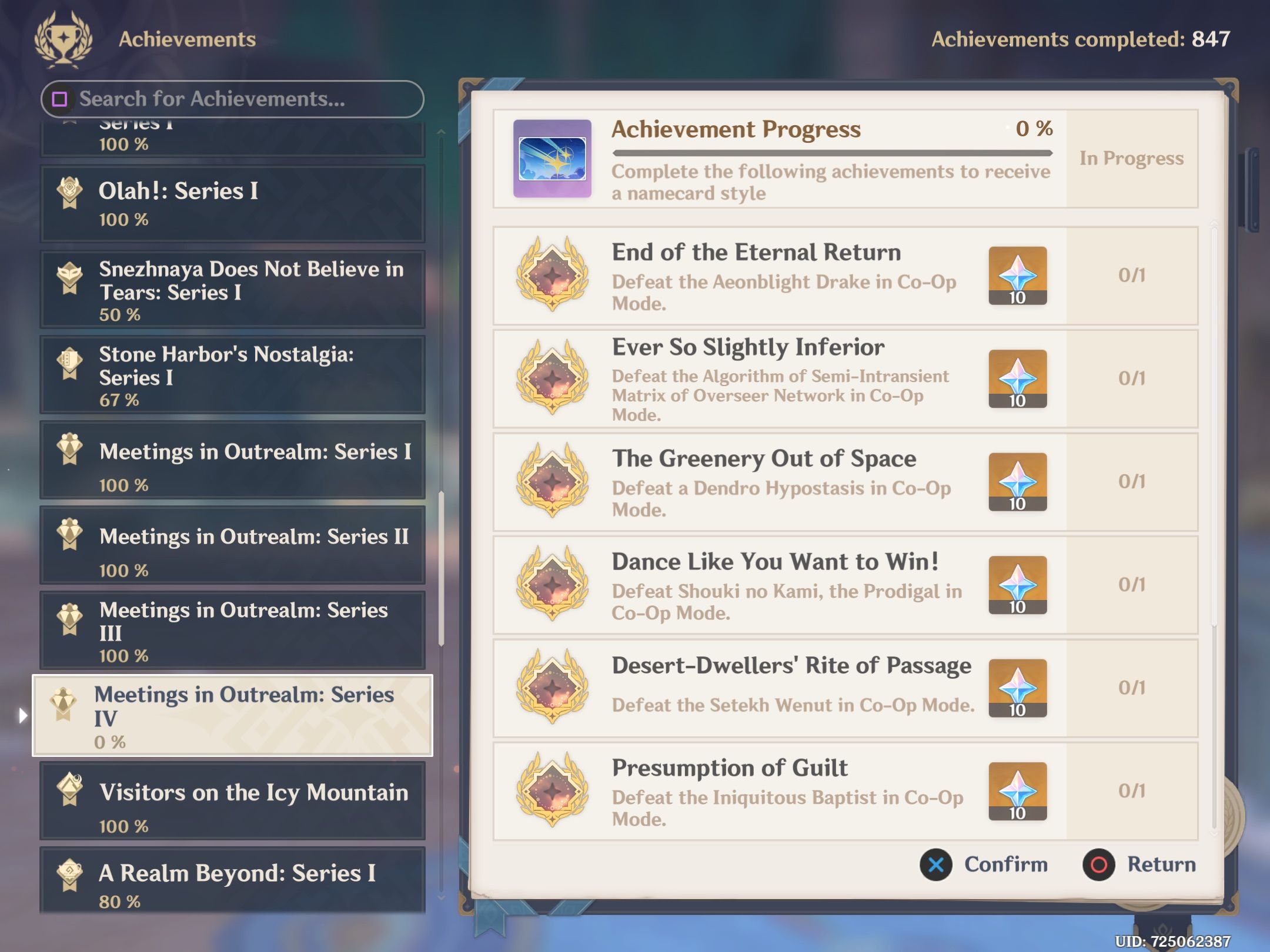Select the Meetings in Outrealm: Series II category
The image size is (1270, 952).
pyautogui.click(x=232, y=545)
